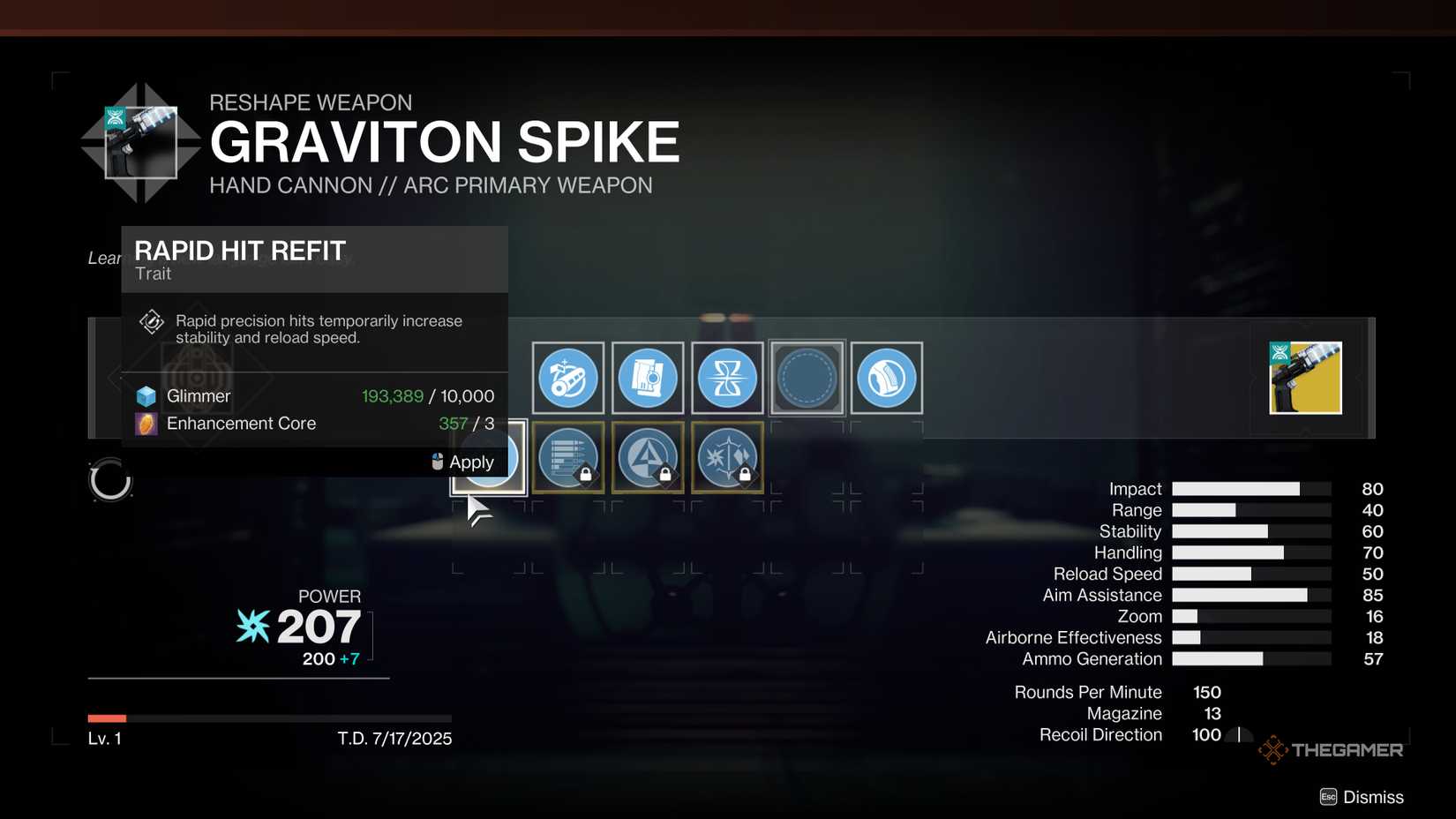Screen dimensions: 1456x819
Task: Click the Range stat bar
Action: tap(1251, 510)
